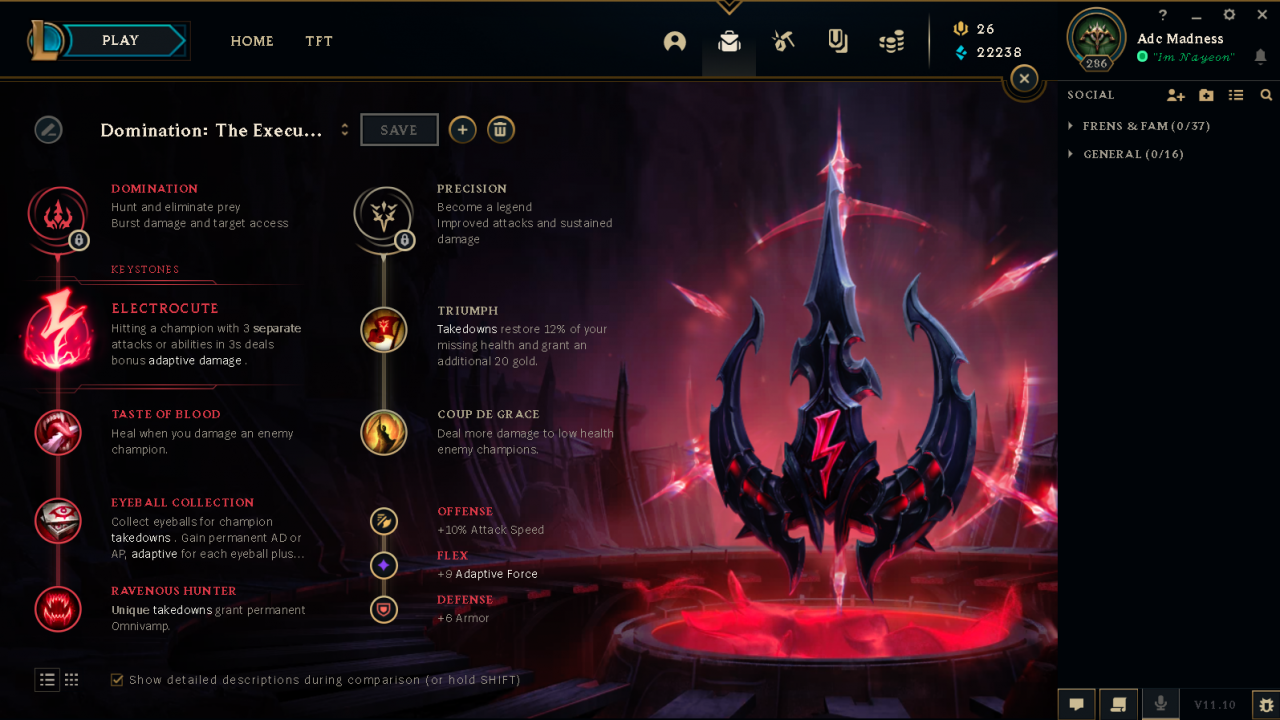Select the purple Adaptive Force shard
The image size is (1280, 720).
point(384,565)
